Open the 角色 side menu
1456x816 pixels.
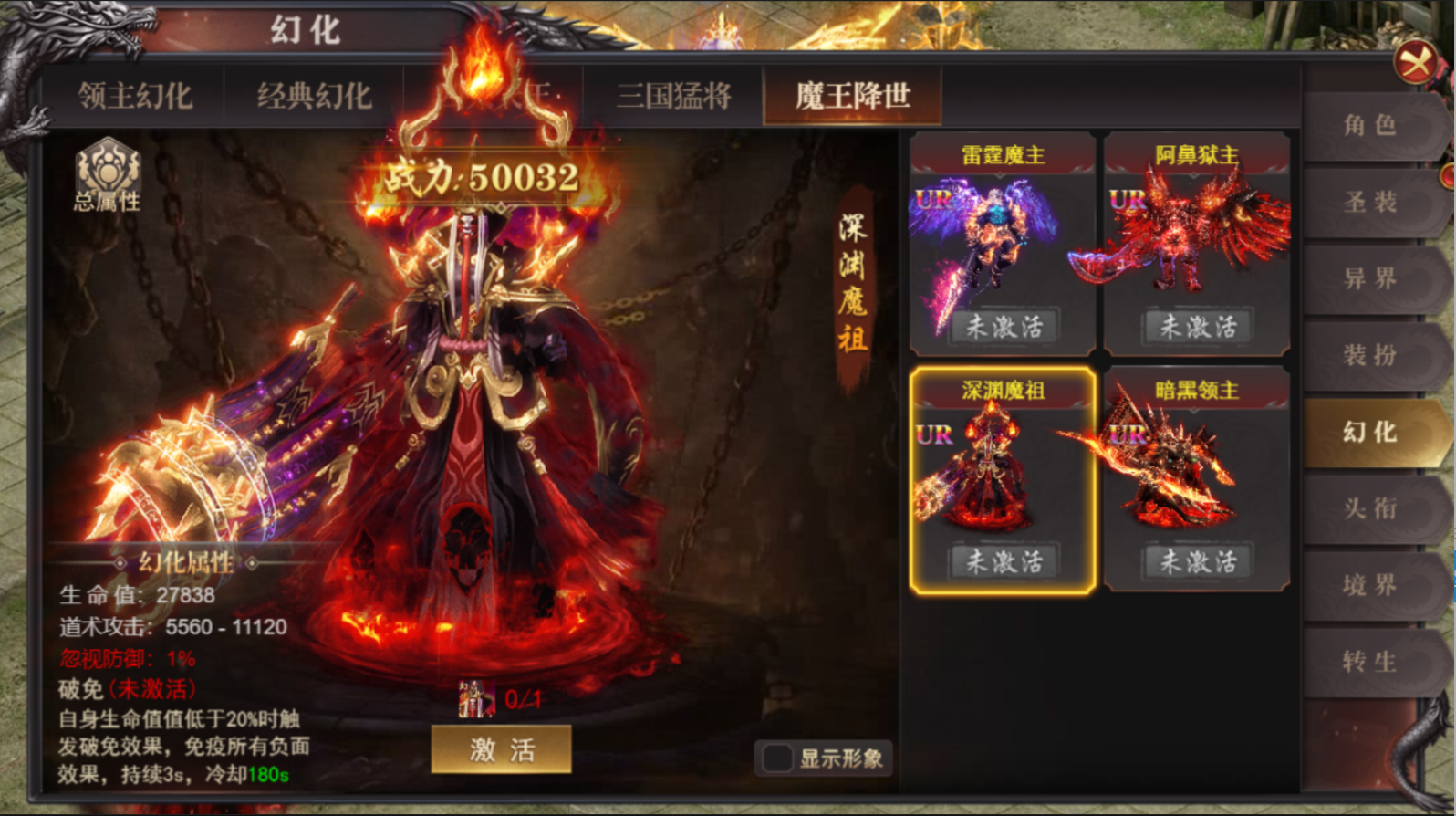[x=1368, y=125]
